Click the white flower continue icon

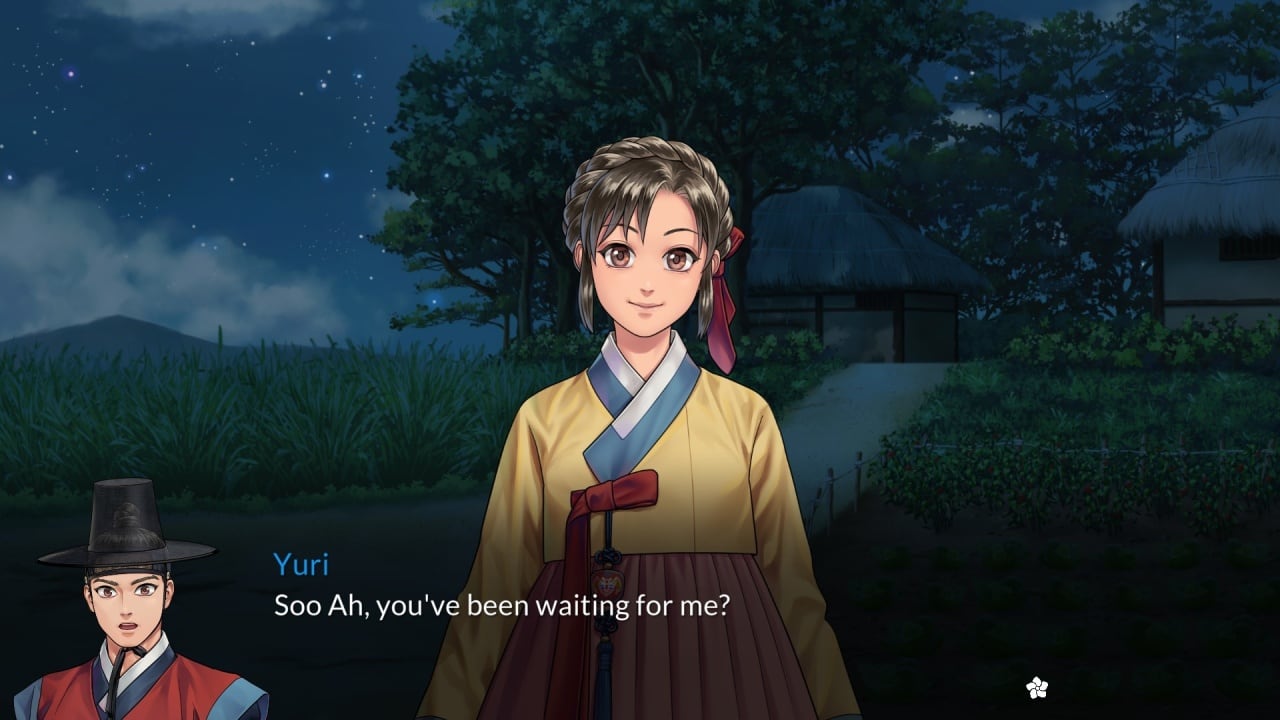[x=1037, y=687]
